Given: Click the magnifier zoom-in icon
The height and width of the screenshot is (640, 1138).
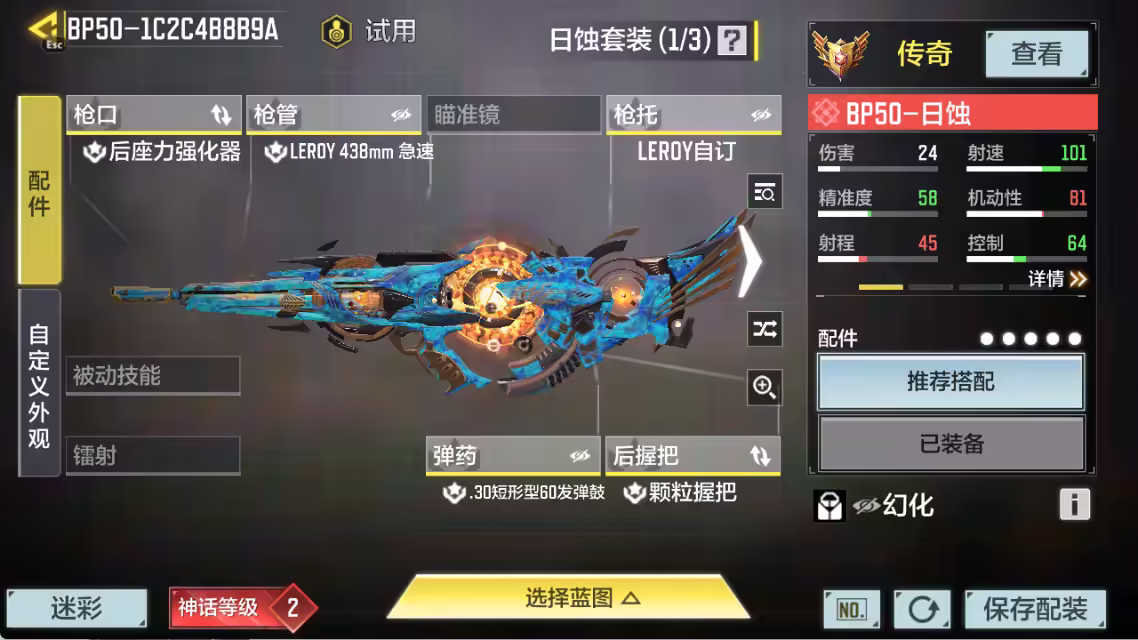Looking at the screenshot, I should tap(765, 388).
